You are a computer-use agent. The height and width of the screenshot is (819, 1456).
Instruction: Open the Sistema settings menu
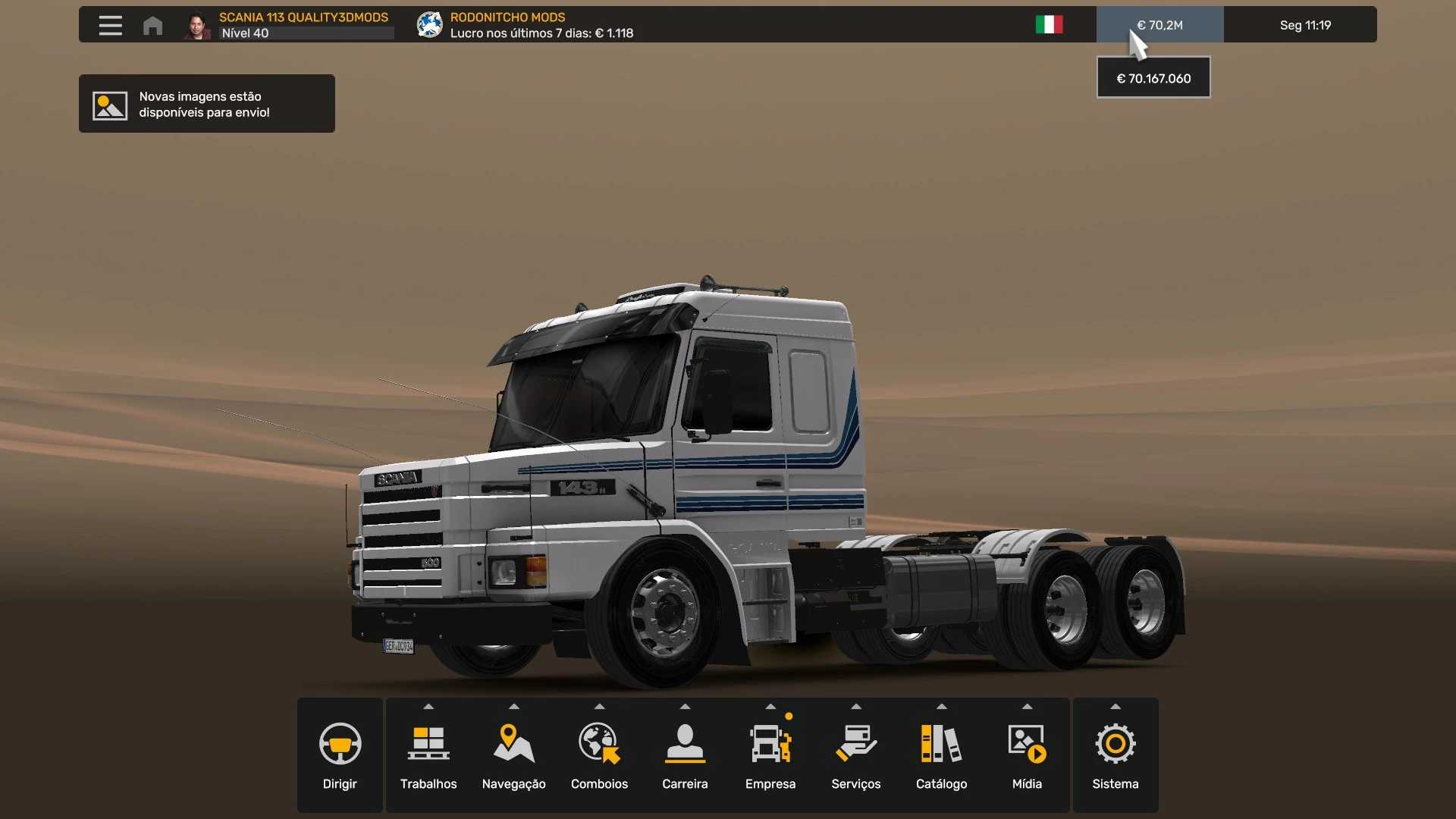point(1116,755)
